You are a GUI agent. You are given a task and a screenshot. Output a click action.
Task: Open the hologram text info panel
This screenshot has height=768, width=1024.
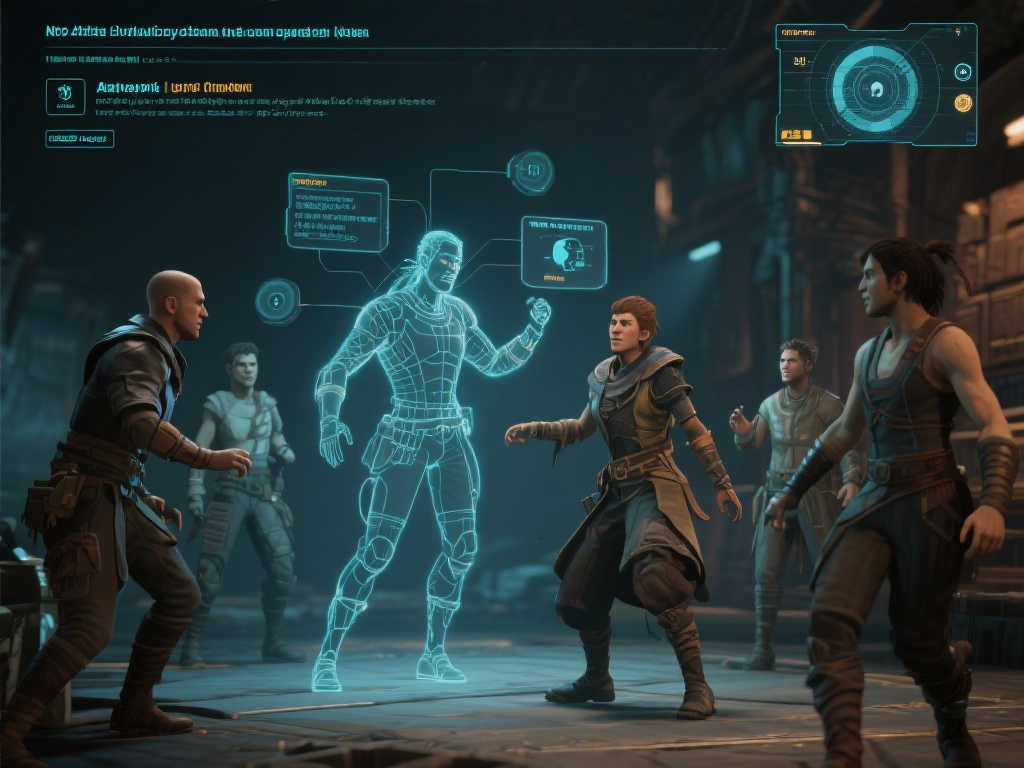[x=337, y=212]
